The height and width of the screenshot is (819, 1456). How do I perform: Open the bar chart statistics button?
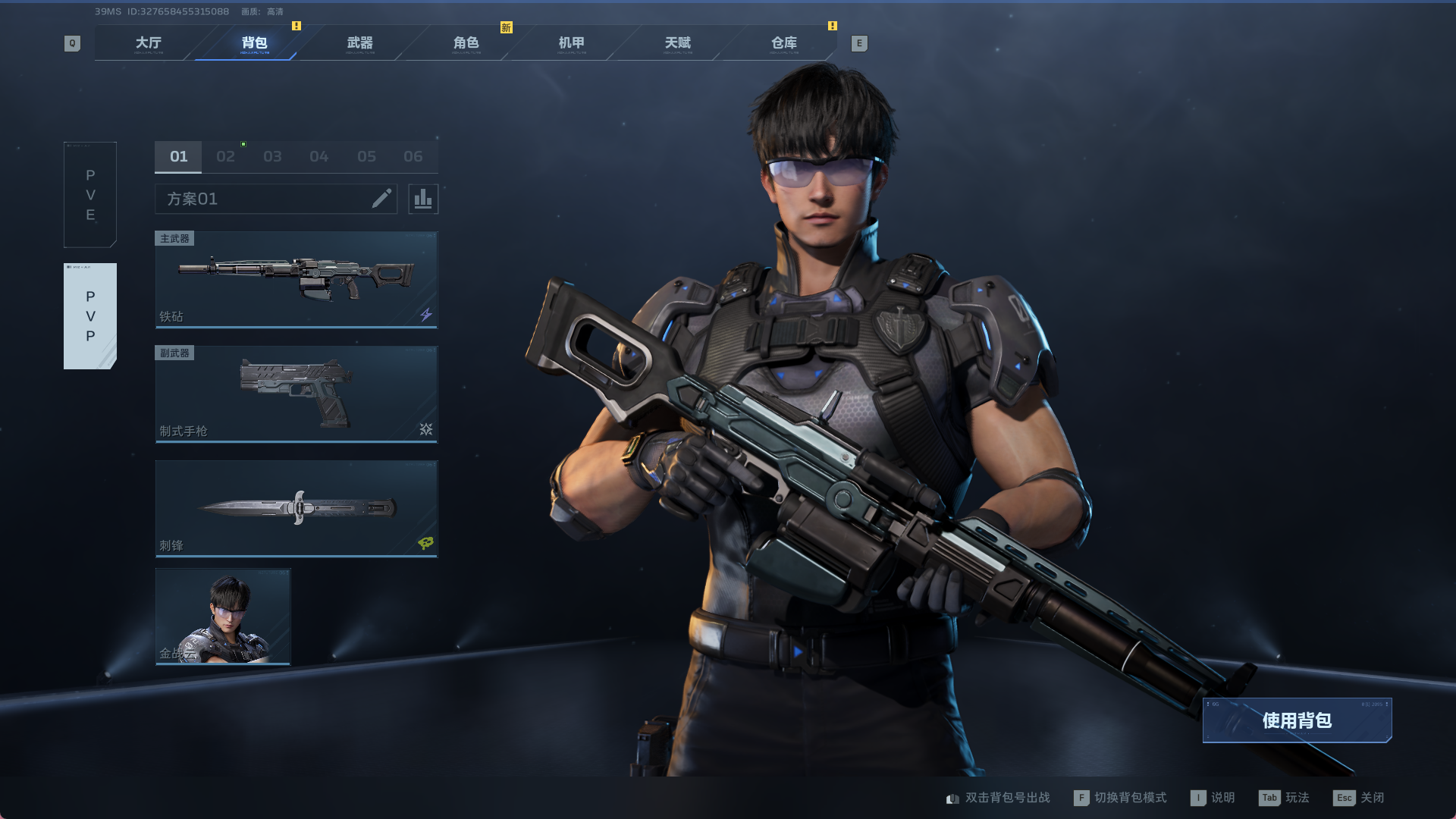tap(423, 199)
